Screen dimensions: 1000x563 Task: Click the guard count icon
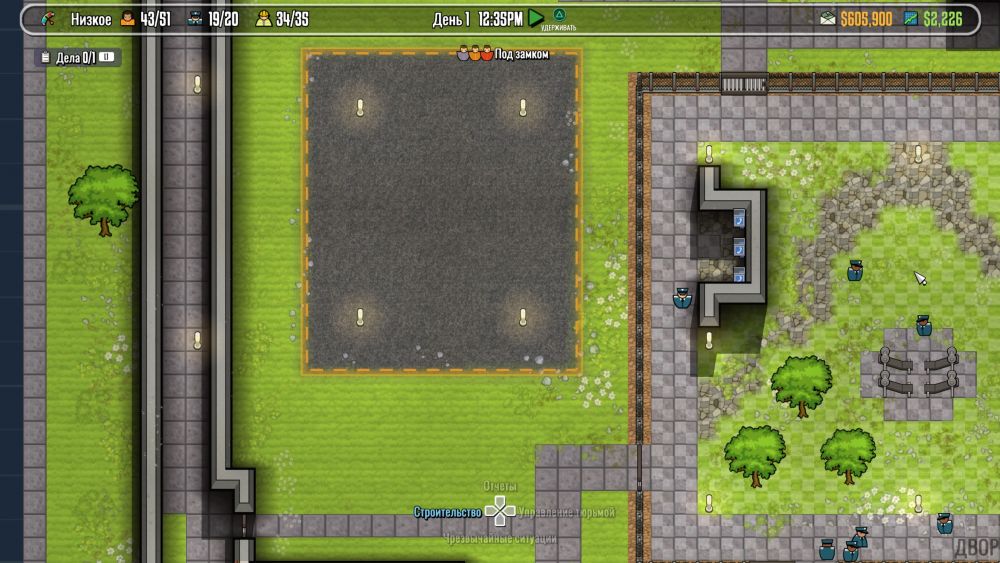point(195,18)
